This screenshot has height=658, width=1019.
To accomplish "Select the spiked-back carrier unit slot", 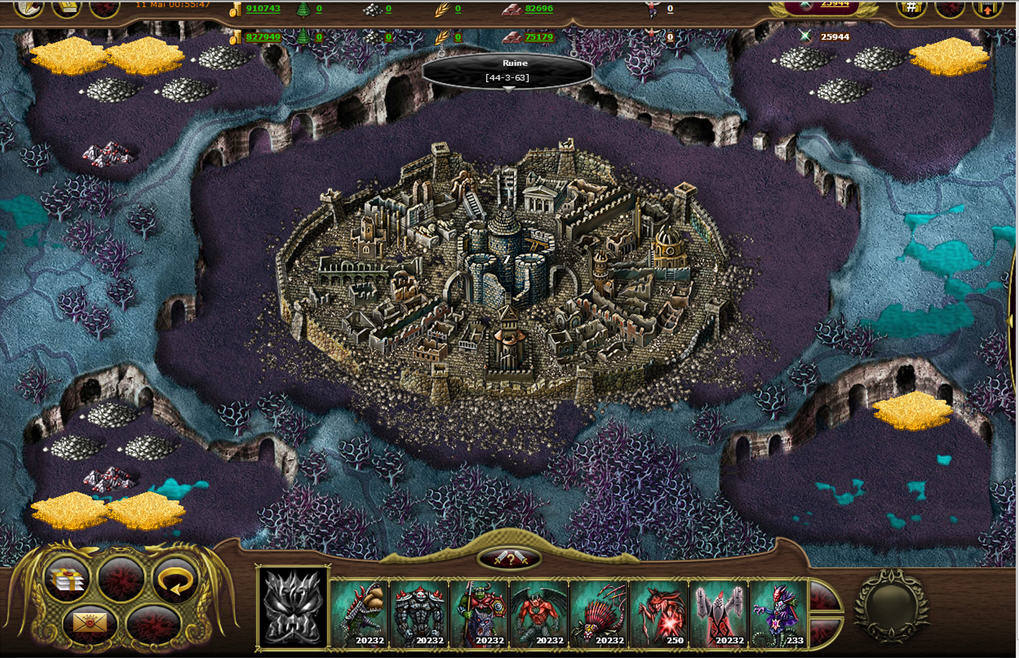I will click(x=359, y=612).
